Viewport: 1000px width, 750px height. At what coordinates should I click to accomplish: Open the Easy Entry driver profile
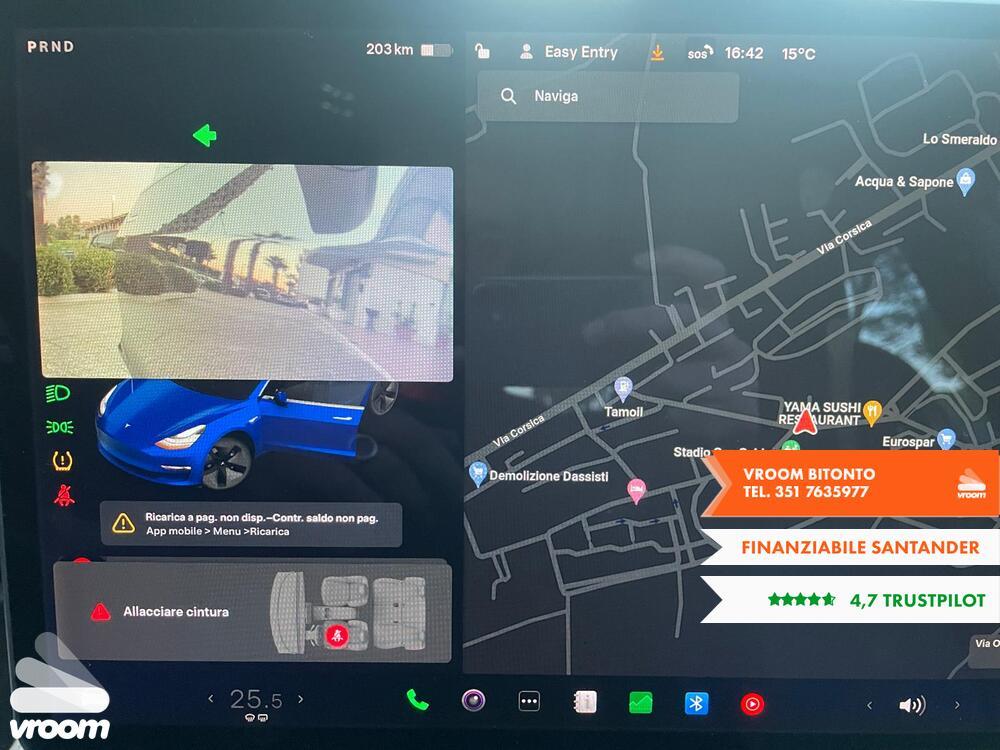(568, 53)
